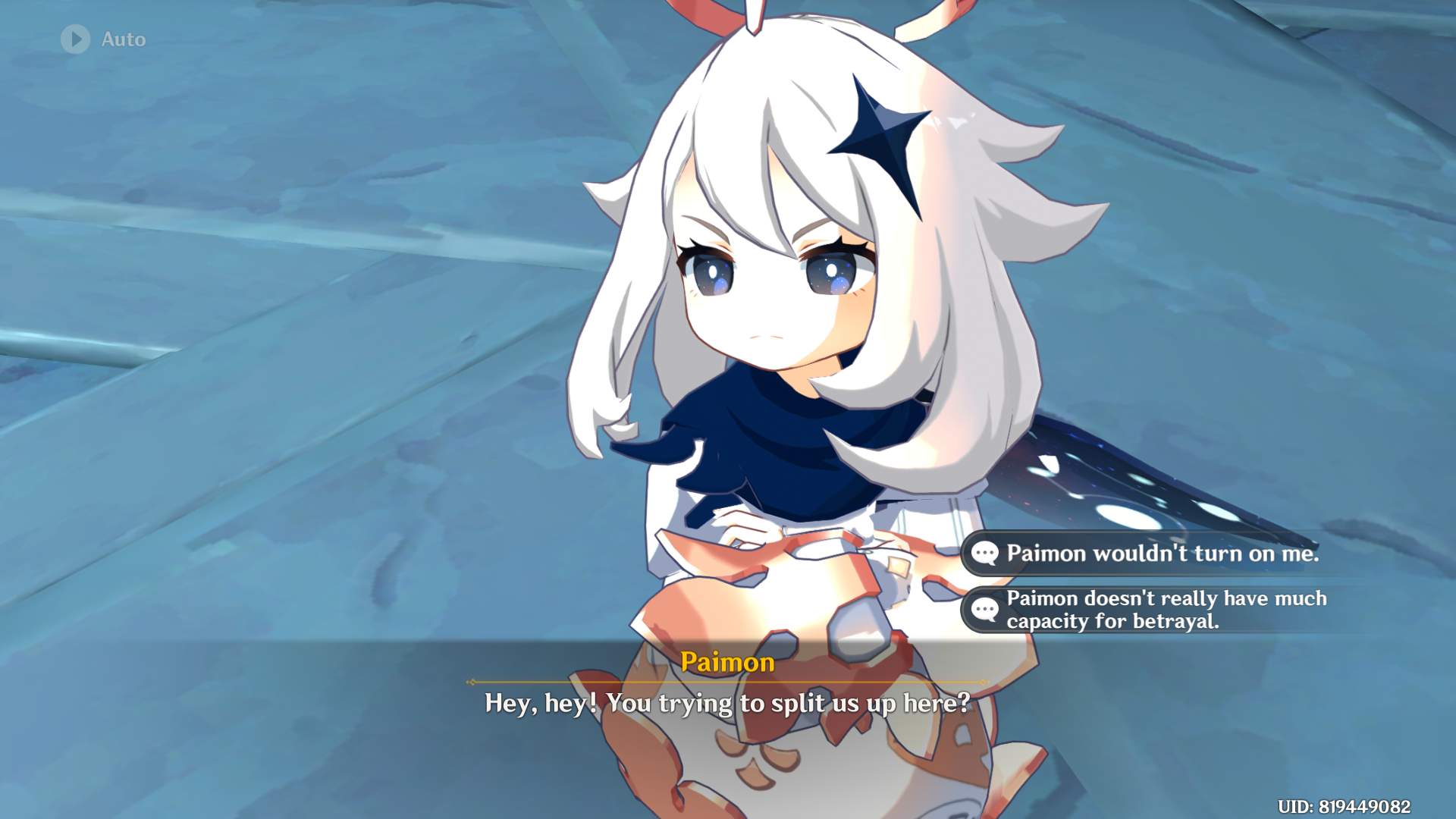The height and width of the screenshot is (819, 1456).
Task: Click the dialogue text to advance conversation
Action: (x=726, y=703)
